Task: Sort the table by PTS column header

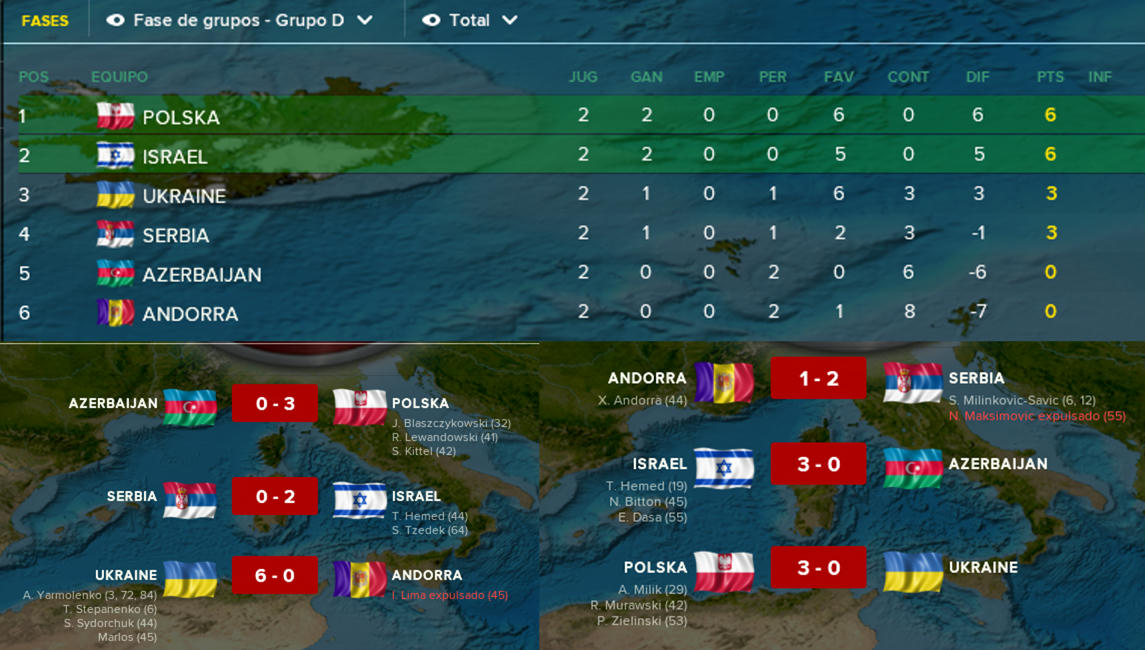Action: [x=1050, y=77]
